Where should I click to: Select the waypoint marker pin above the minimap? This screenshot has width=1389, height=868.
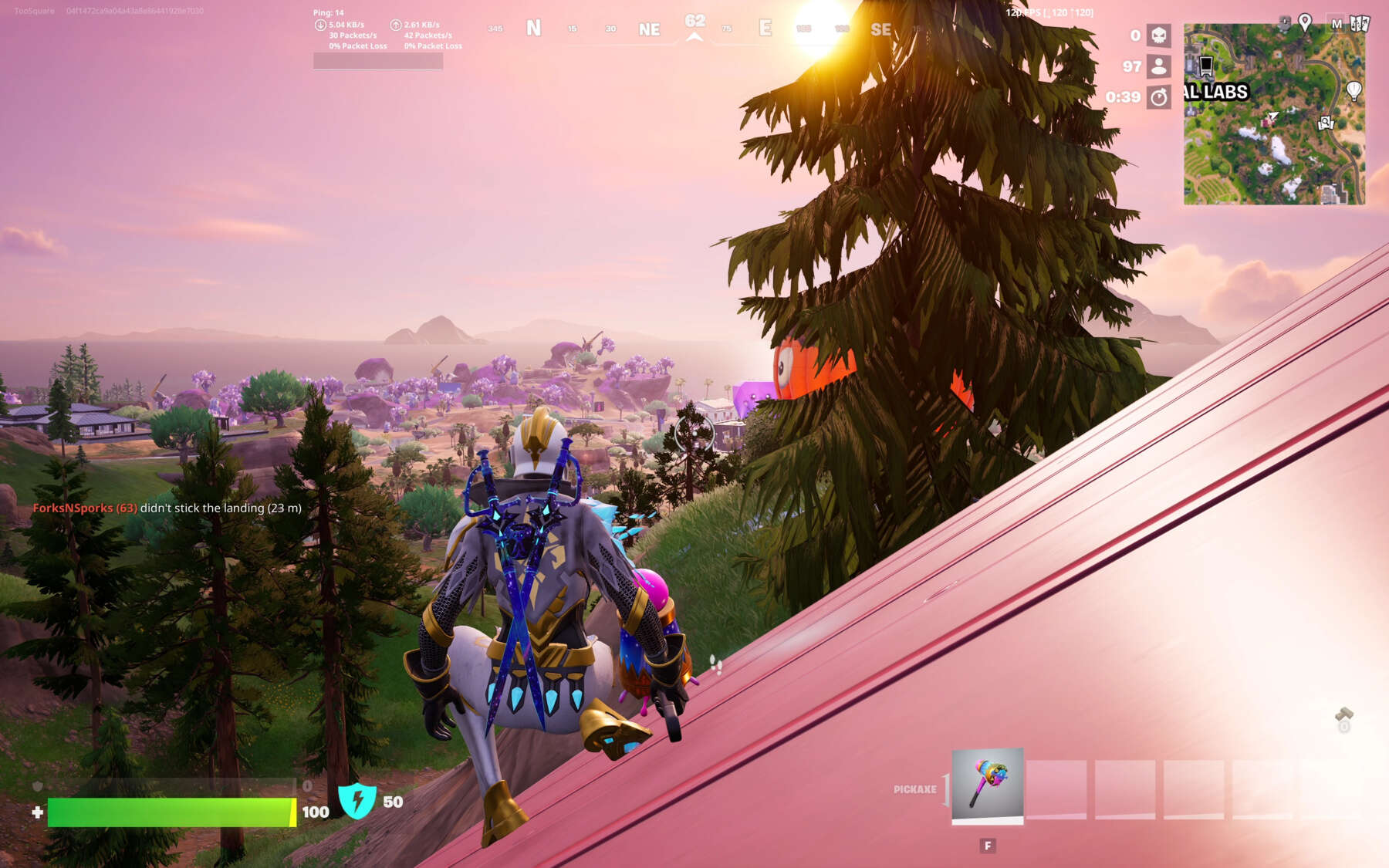click(1304, 22)
